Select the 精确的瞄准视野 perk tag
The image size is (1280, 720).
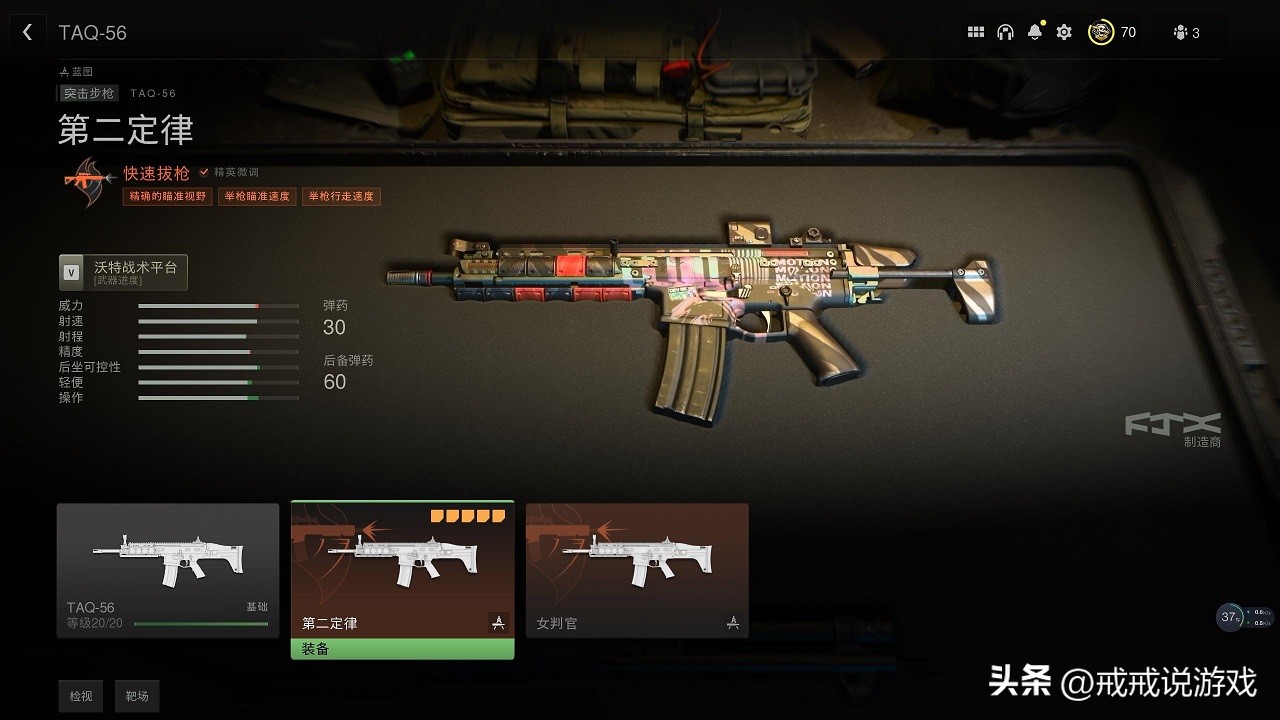(166, 196)
